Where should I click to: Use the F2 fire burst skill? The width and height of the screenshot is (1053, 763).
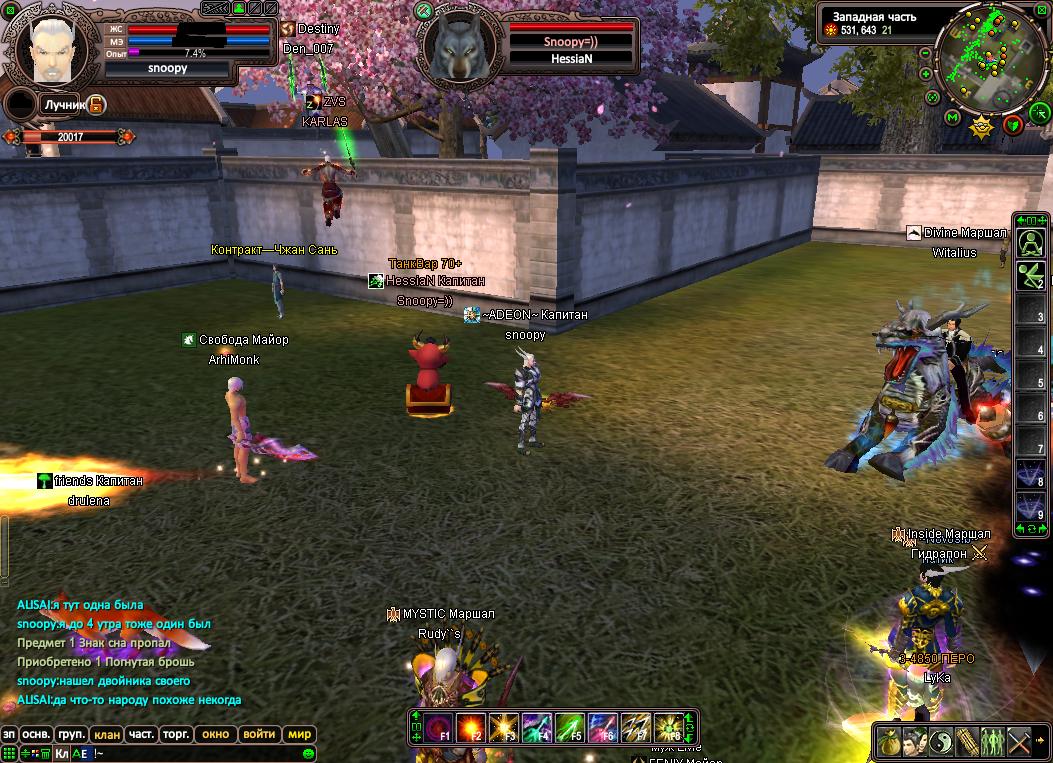471,727
